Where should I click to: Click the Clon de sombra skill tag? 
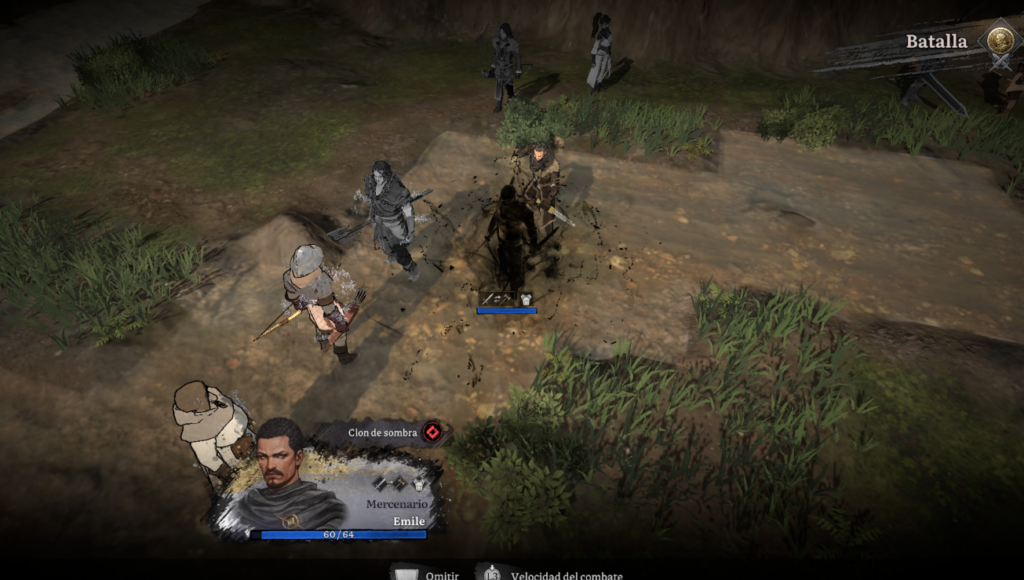pyautogui.click(x=385, y=432)
